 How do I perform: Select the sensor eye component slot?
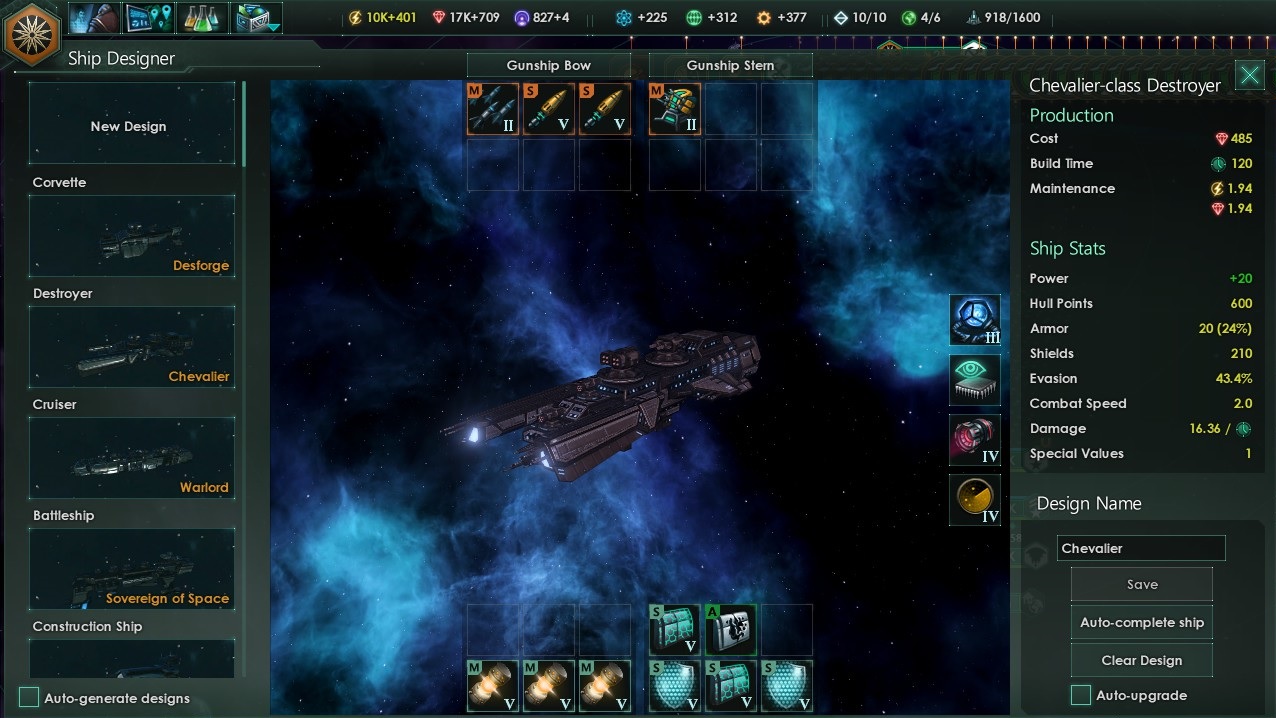pyautogui.click(x=974, y=381)
